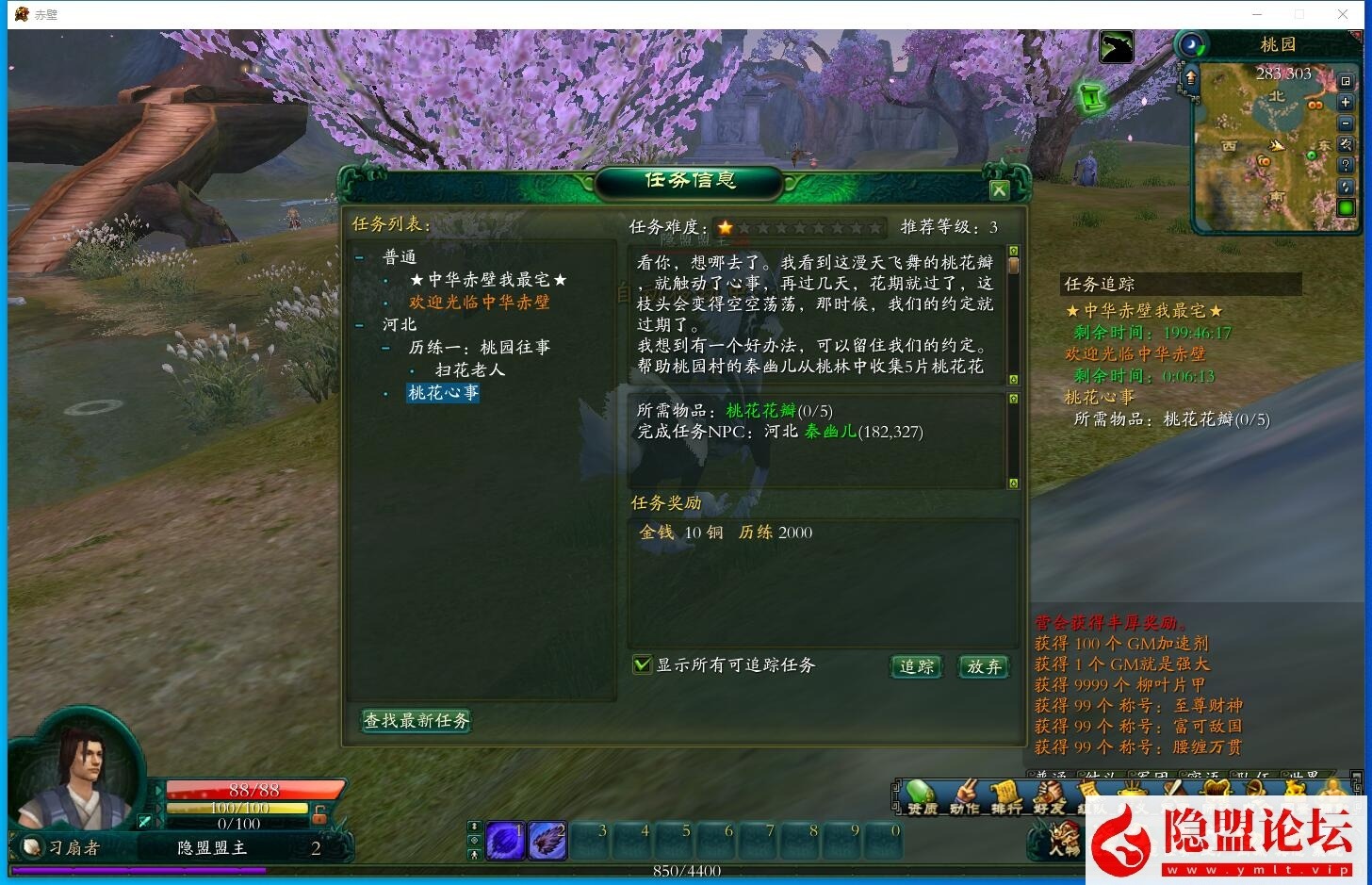Image resolution: width=1372 pixels, height=885 pixels.
Task: Open the minimap question mark help icon
Action: tap(1346, 165)
